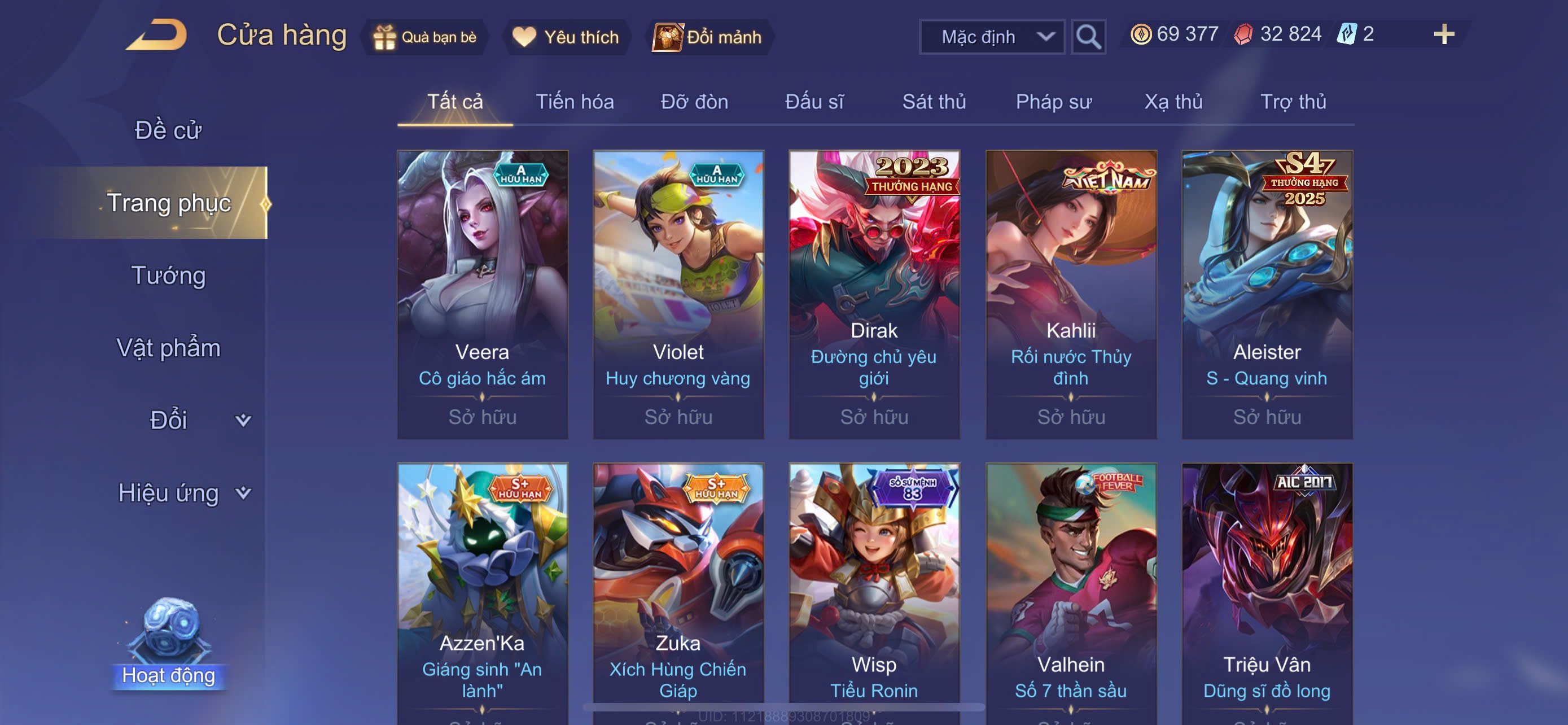Open Quà bạn bè gift menu

425,37
